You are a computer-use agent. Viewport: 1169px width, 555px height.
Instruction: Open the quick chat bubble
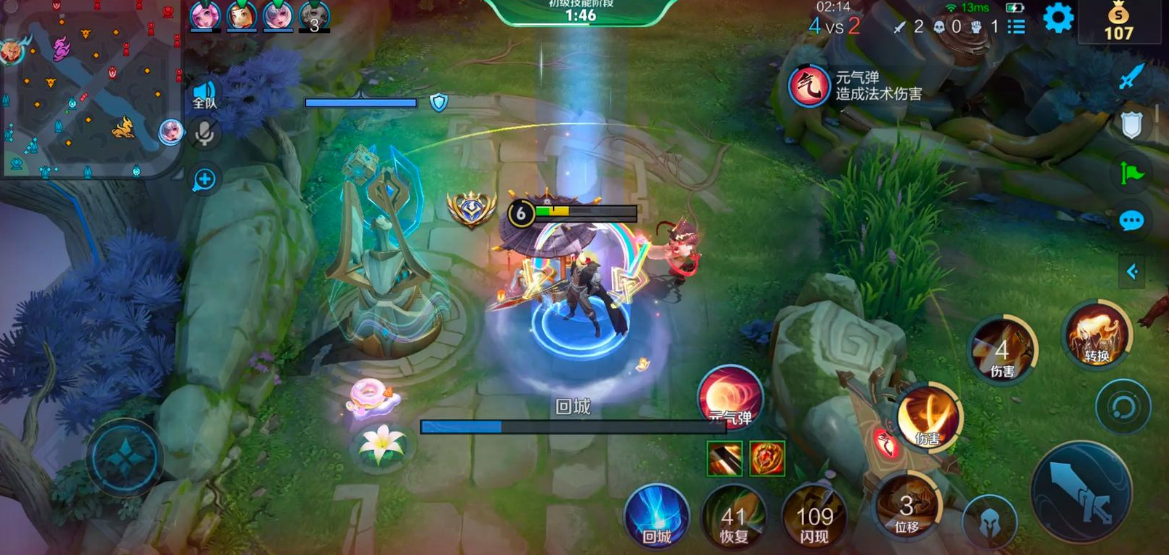[1131, 221]
